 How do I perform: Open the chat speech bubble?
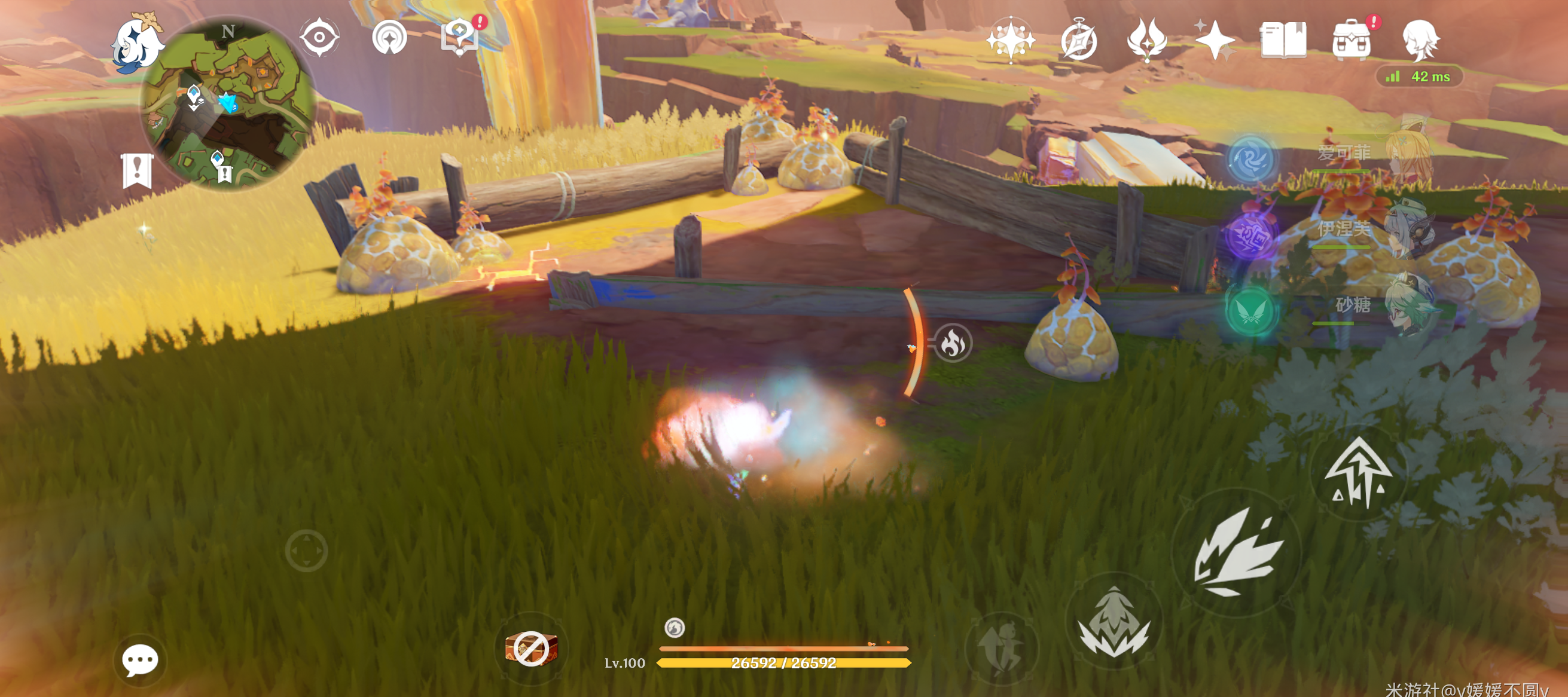(140, 660)
